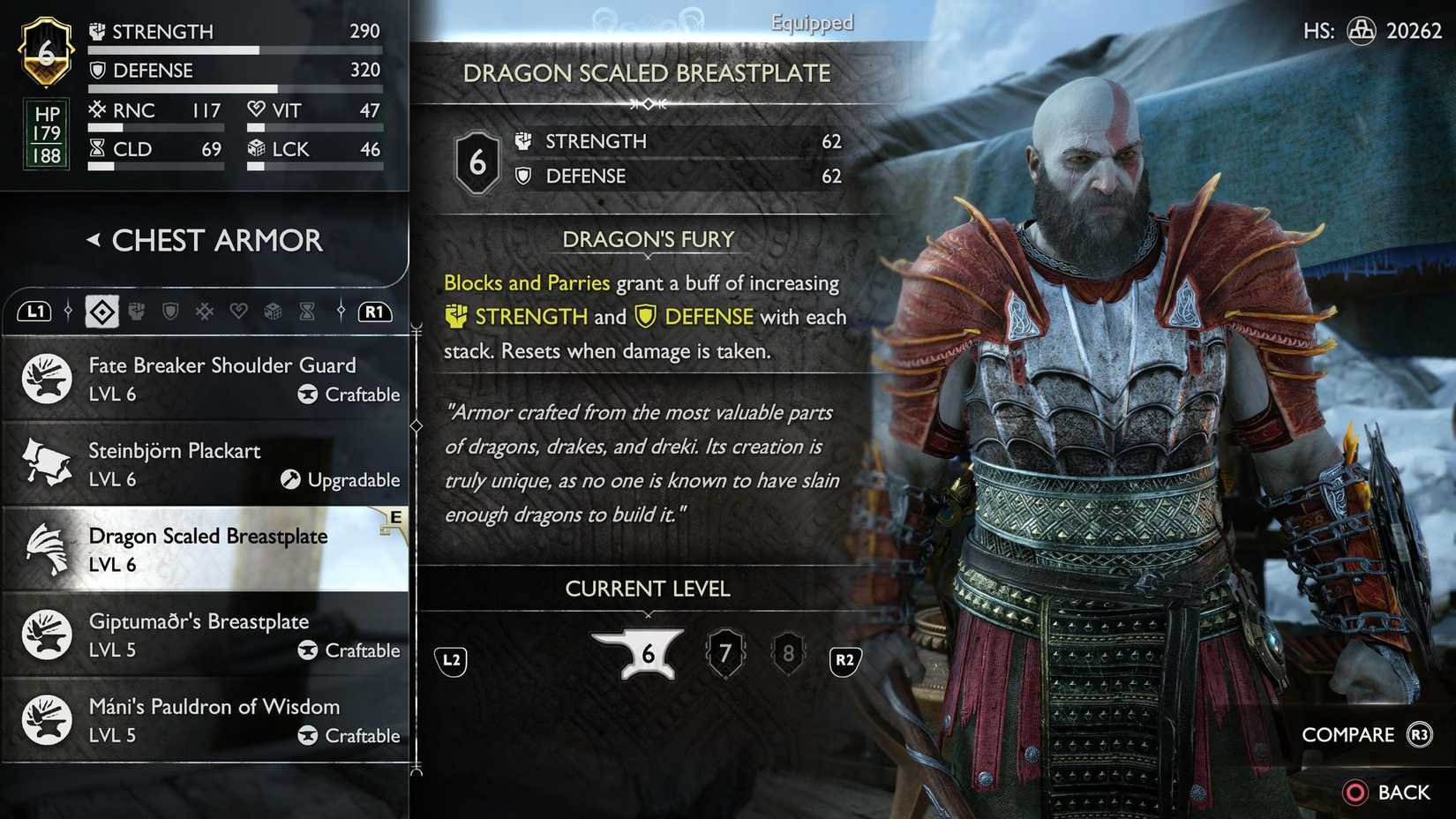This screenshot has height=819, width=1456.
Task: Open the default diamond sort filter
Action: click(101, 312)
